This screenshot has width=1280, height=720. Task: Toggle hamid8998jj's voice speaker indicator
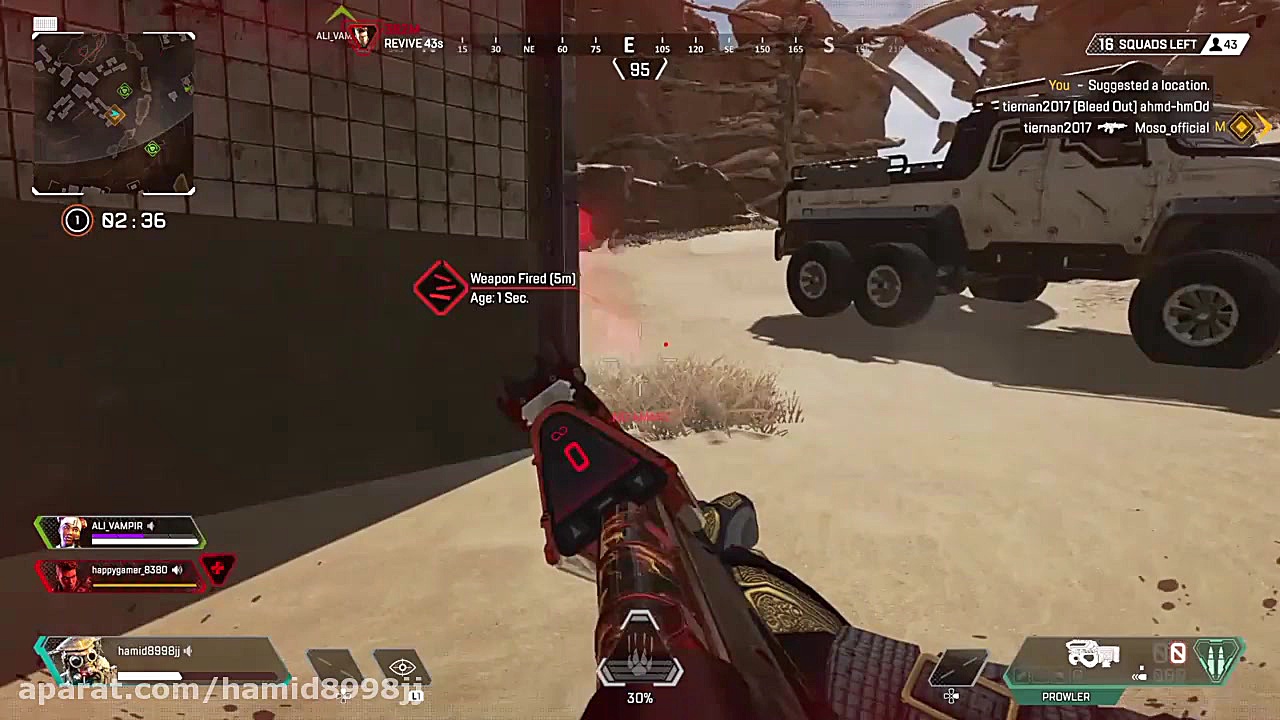(x=187, y=650)
